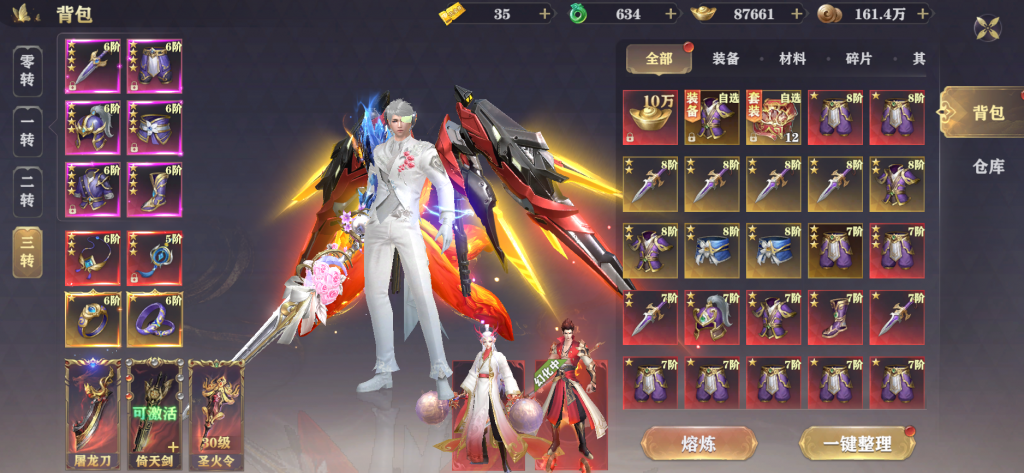
Task: Show the 全部 all-items tab
Action: click(659, 59)
